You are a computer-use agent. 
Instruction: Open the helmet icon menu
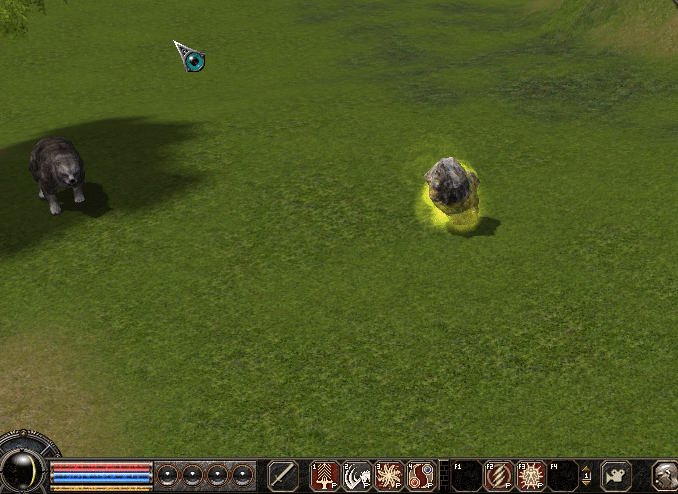(666, 476)
